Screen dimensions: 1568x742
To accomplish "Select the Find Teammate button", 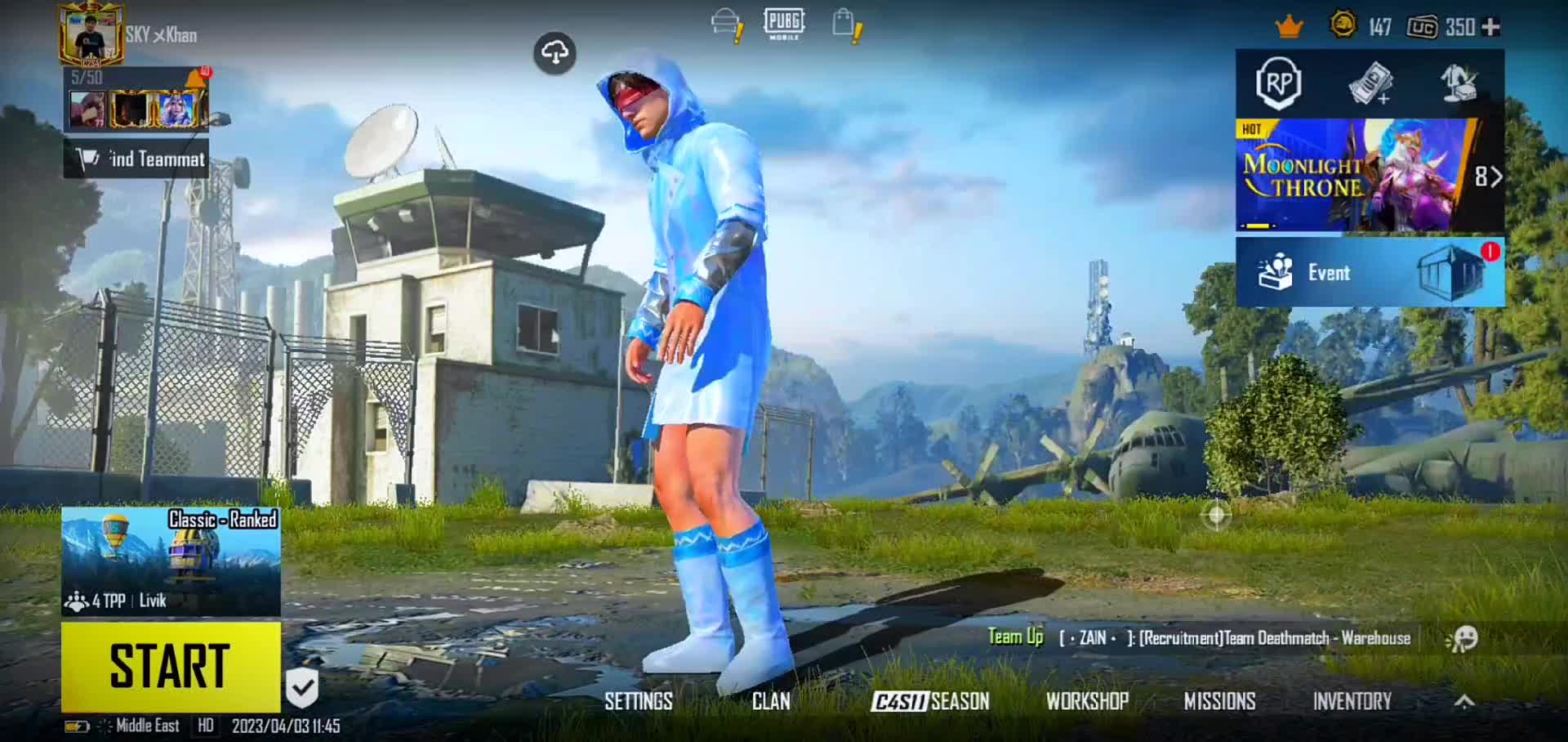I will tap(136, 159).
